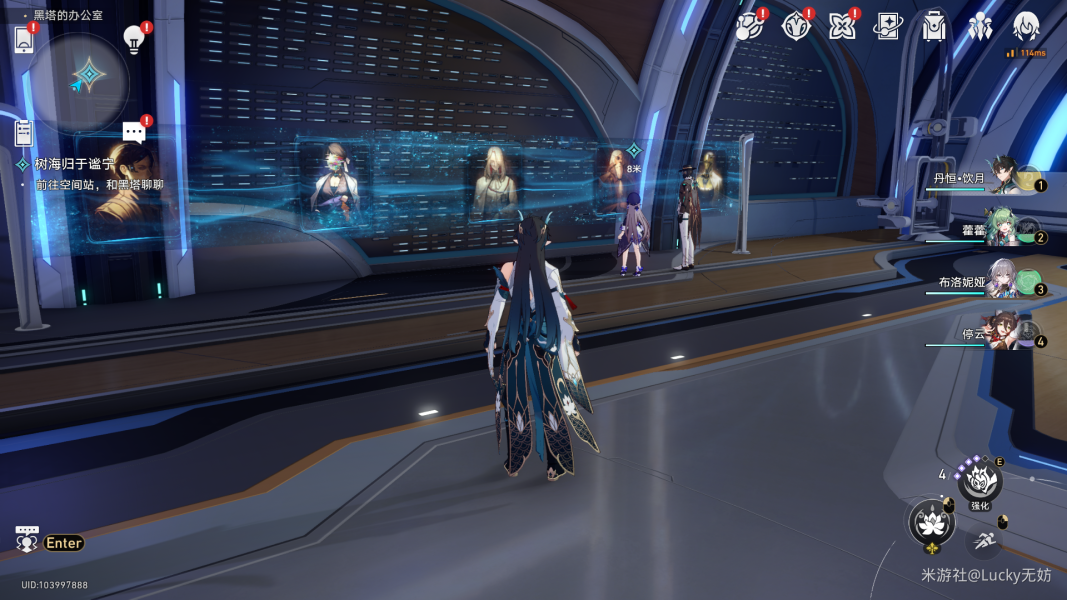
Task: Open the chat speech bubble icon
Action: tap(134, 132)
